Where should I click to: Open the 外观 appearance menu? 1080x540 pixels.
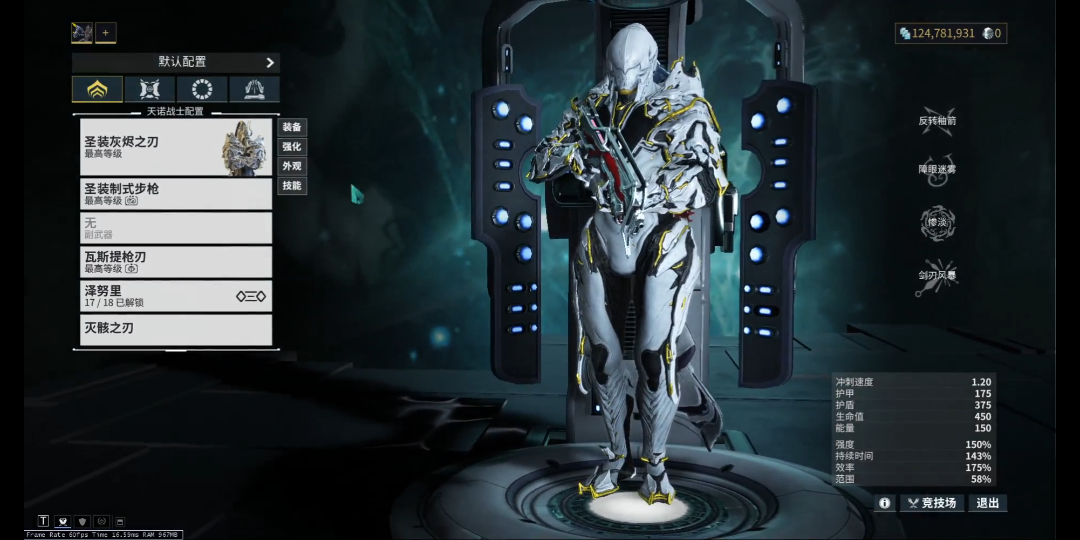click(x=292, y=166)
